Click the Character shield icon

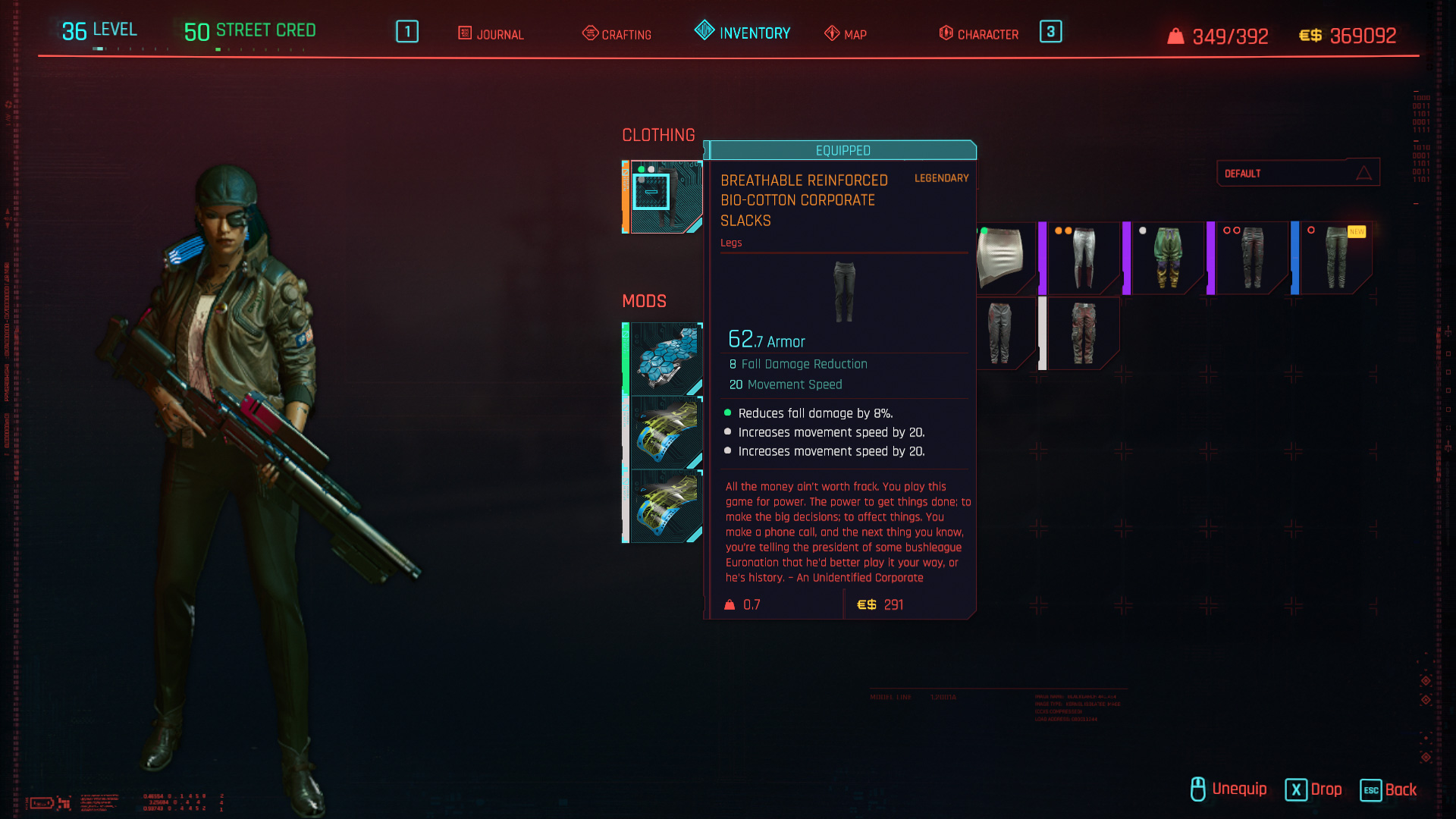(x=945, y=33)
